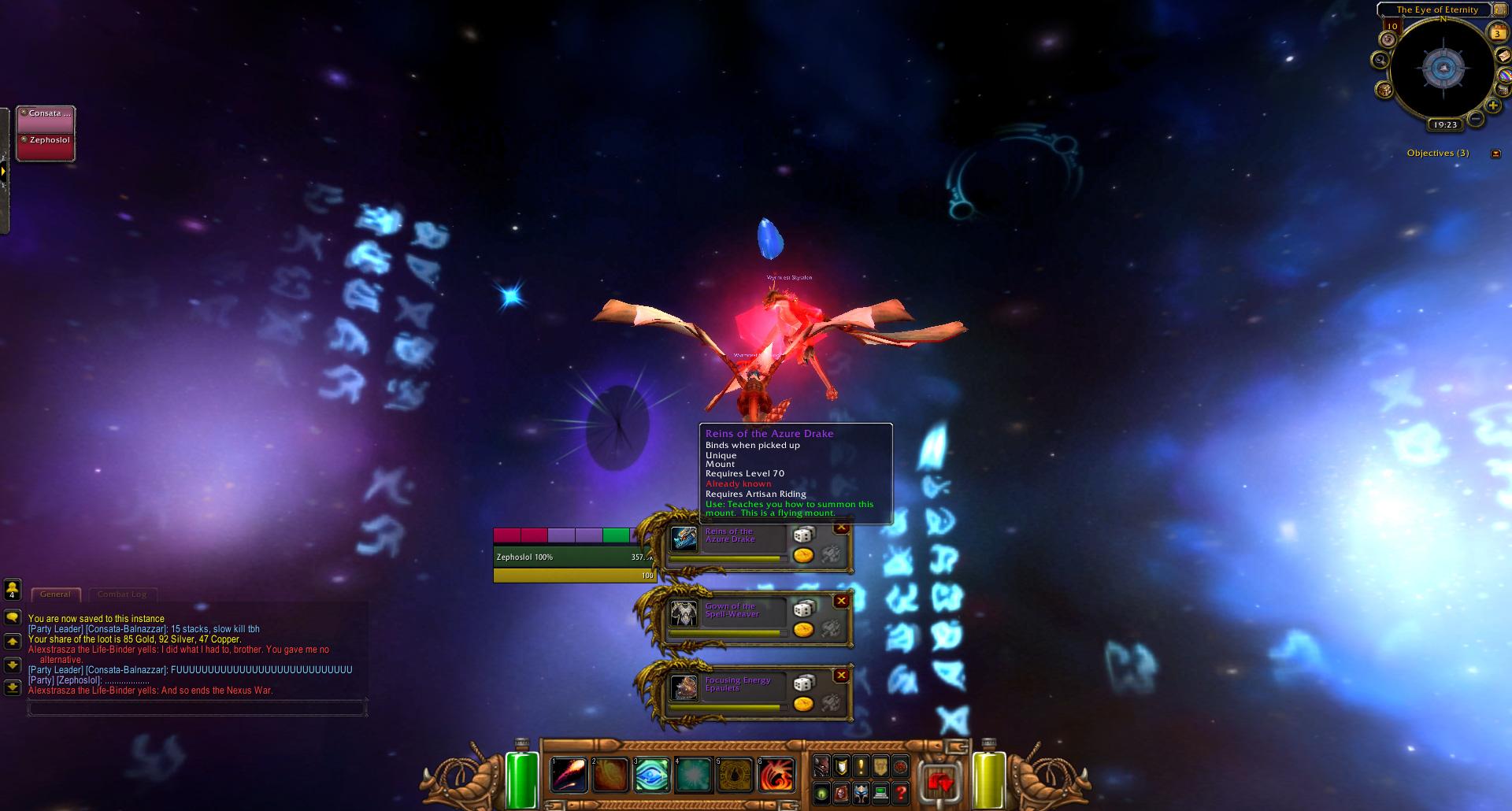This screenshot has width=1512, height=811.
Task: Collapse the Objectives tracker
Action: [1495, 154]
